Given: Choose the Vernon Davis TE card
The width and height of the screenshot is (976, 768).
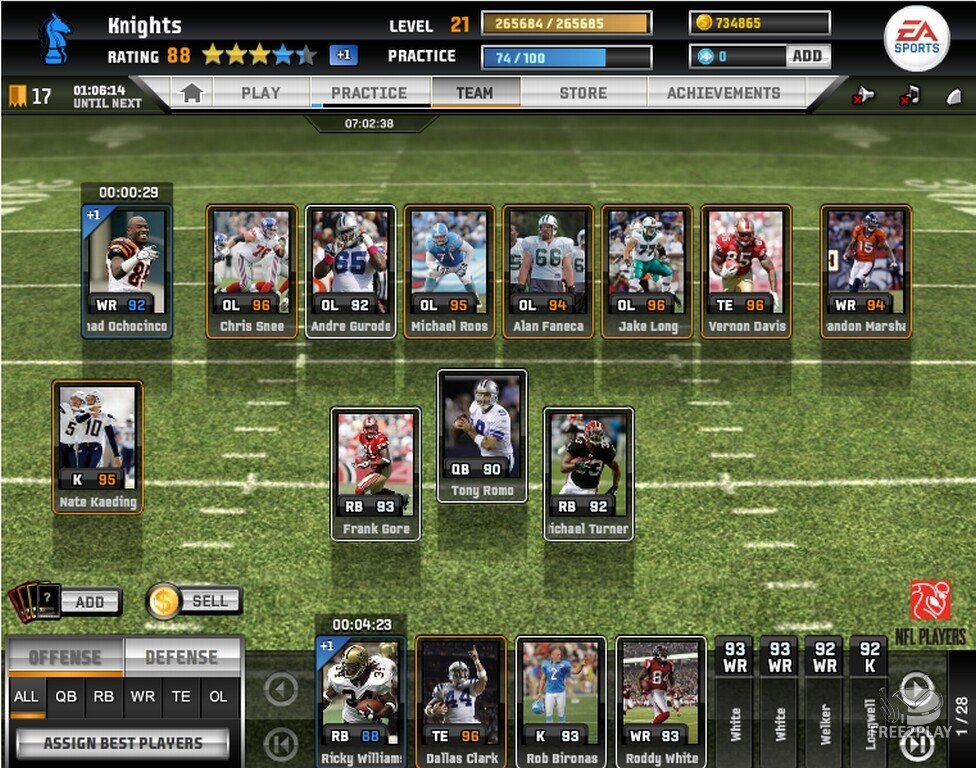Looking at the screenshot, I should click(746, 270).
